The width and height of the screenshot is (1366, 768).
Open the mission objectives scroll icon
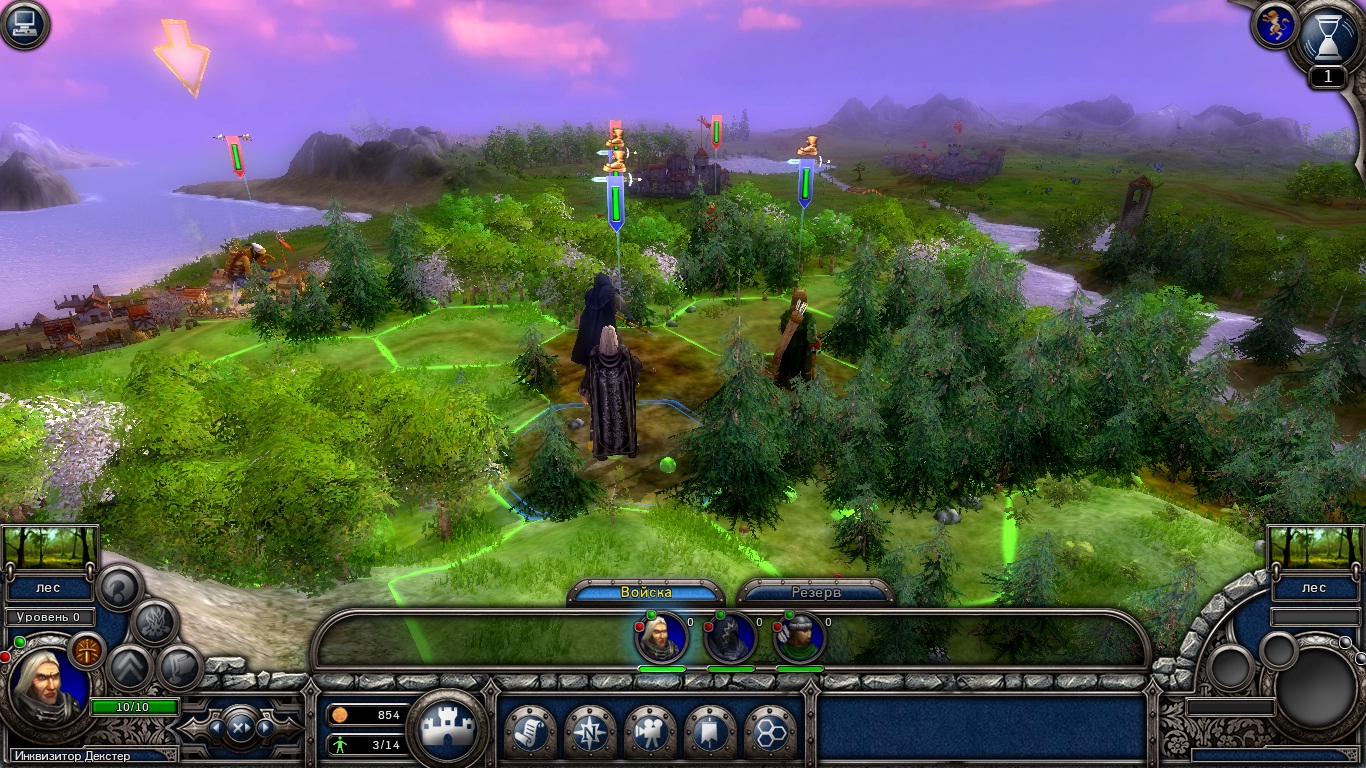532,732
